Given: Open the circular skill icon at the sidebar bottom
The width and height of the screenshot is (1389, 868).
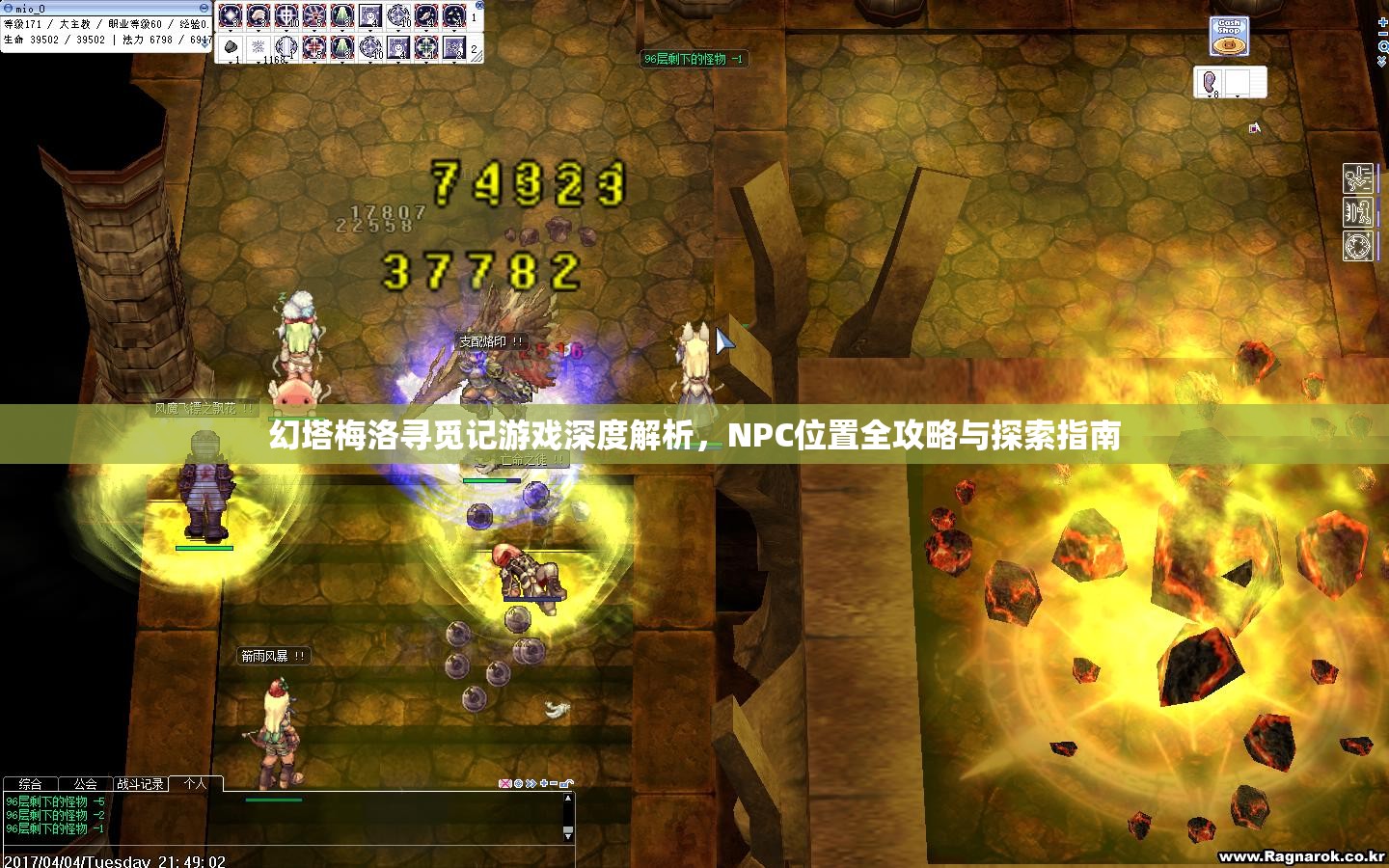Looking at the screenshot, I should 1357,244.
